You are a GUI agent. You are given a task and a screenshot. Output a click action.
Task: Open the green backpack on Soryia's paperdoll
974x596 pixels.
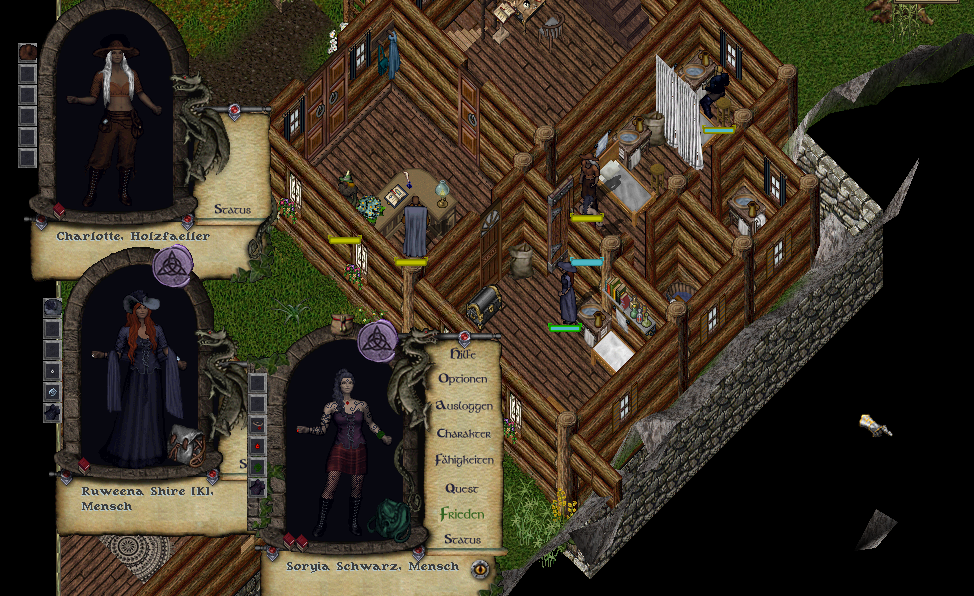(x=387, y=520)
